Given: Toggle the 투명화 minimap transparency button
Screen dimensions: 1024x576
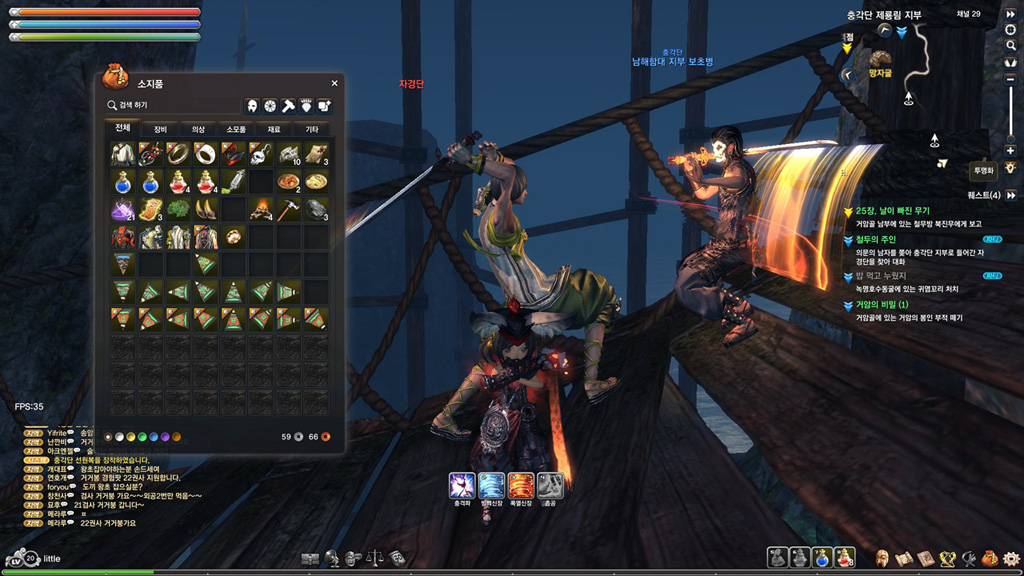Looking at the screenshot, I should (985, 170).
